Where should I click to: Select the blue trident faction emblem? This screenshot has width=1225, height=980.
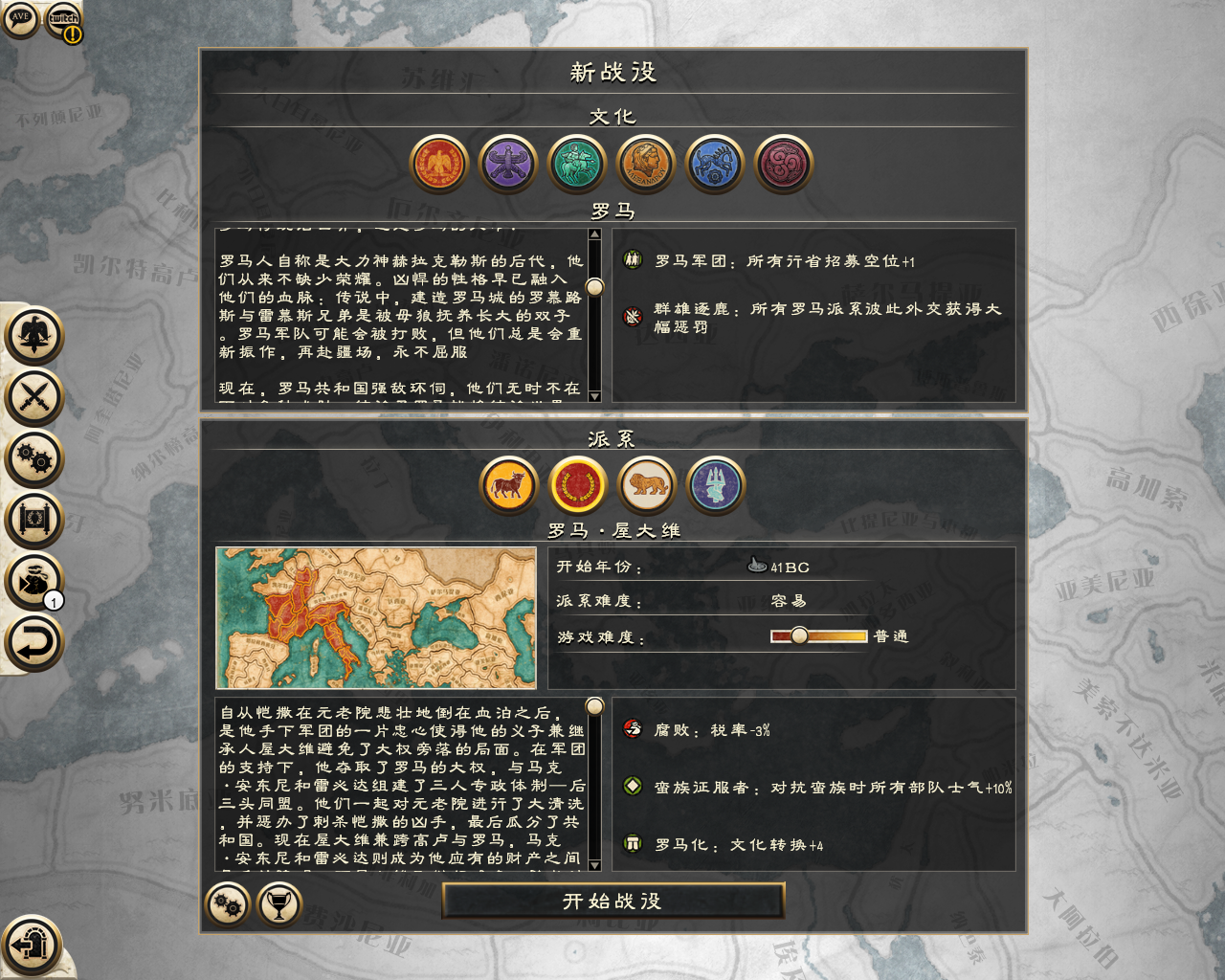(x=716, y=485)
